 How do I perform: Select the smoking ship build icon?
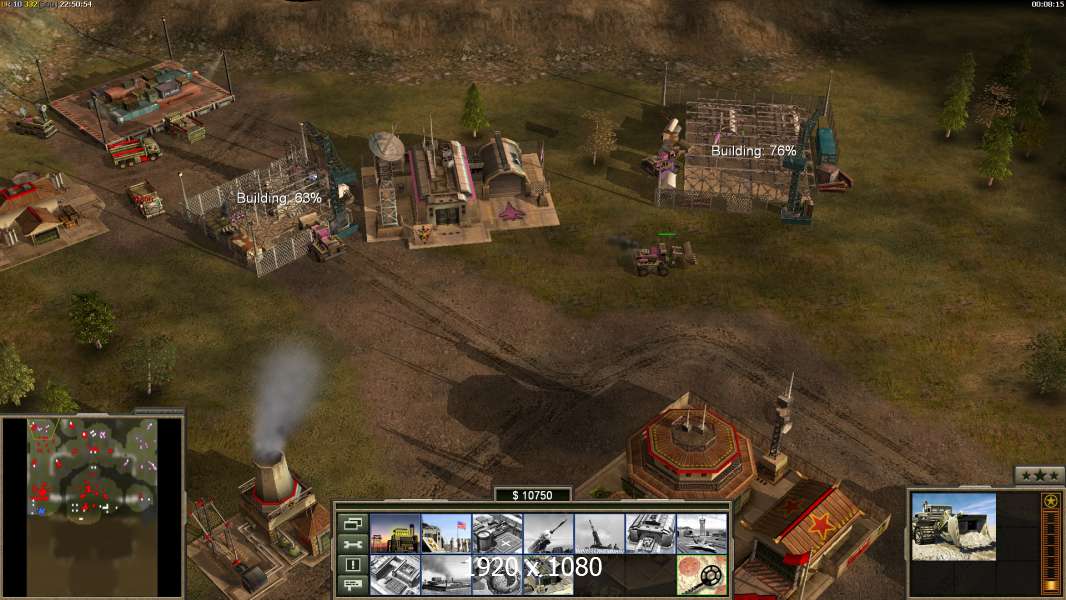(x=446, y=575)
